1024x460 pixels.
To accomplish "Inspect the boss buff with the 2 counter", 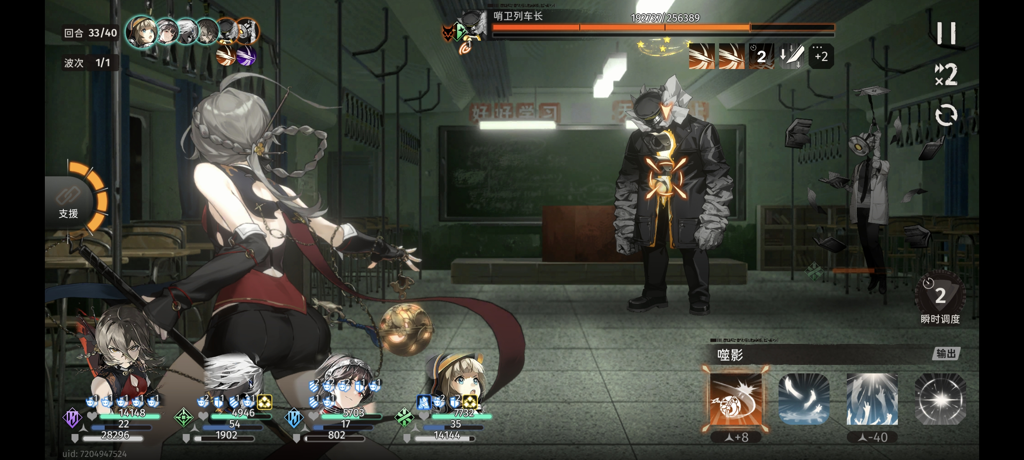I will [x=761, y=56].
